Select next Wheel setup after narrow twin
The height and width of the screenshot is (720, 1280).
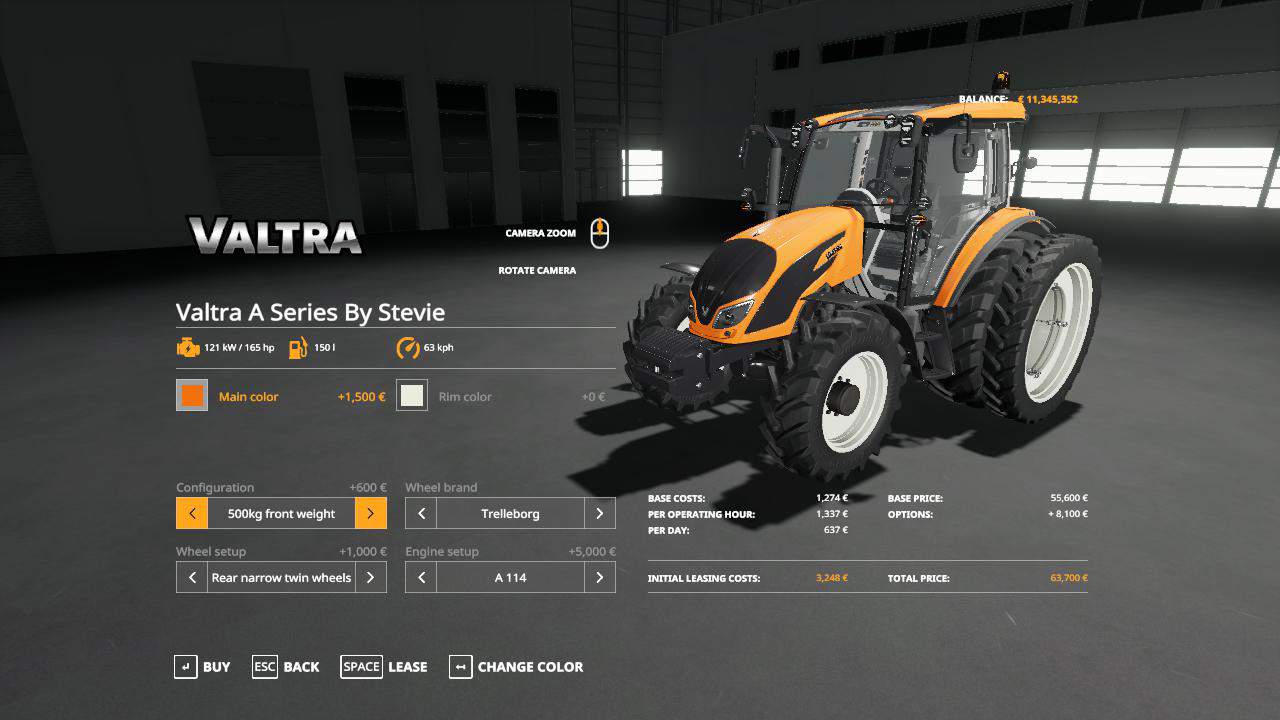click(370, 578)
